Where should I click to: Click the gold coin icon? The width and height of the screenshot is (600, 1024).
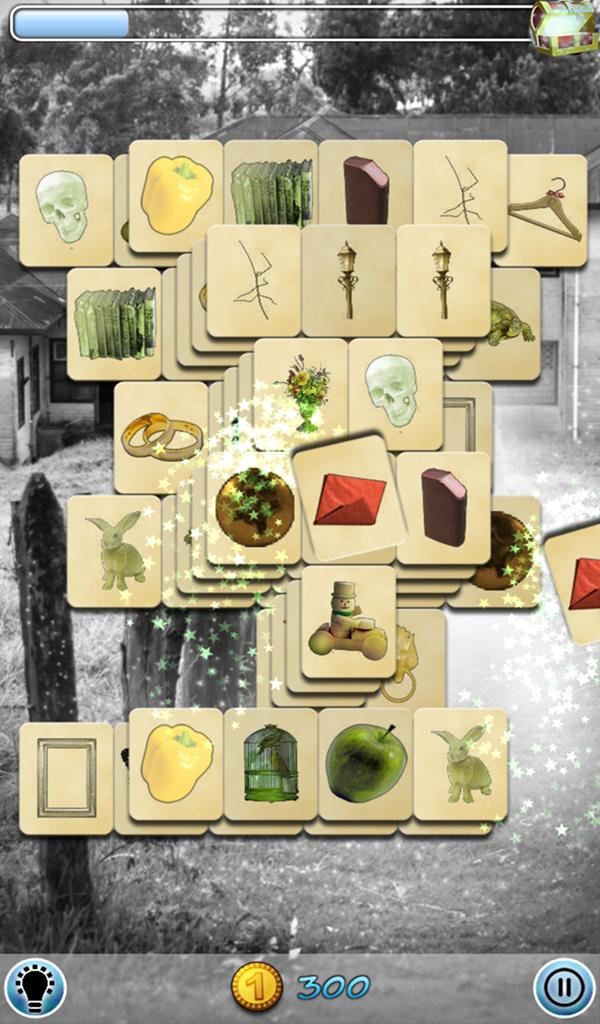click(255, 987)
